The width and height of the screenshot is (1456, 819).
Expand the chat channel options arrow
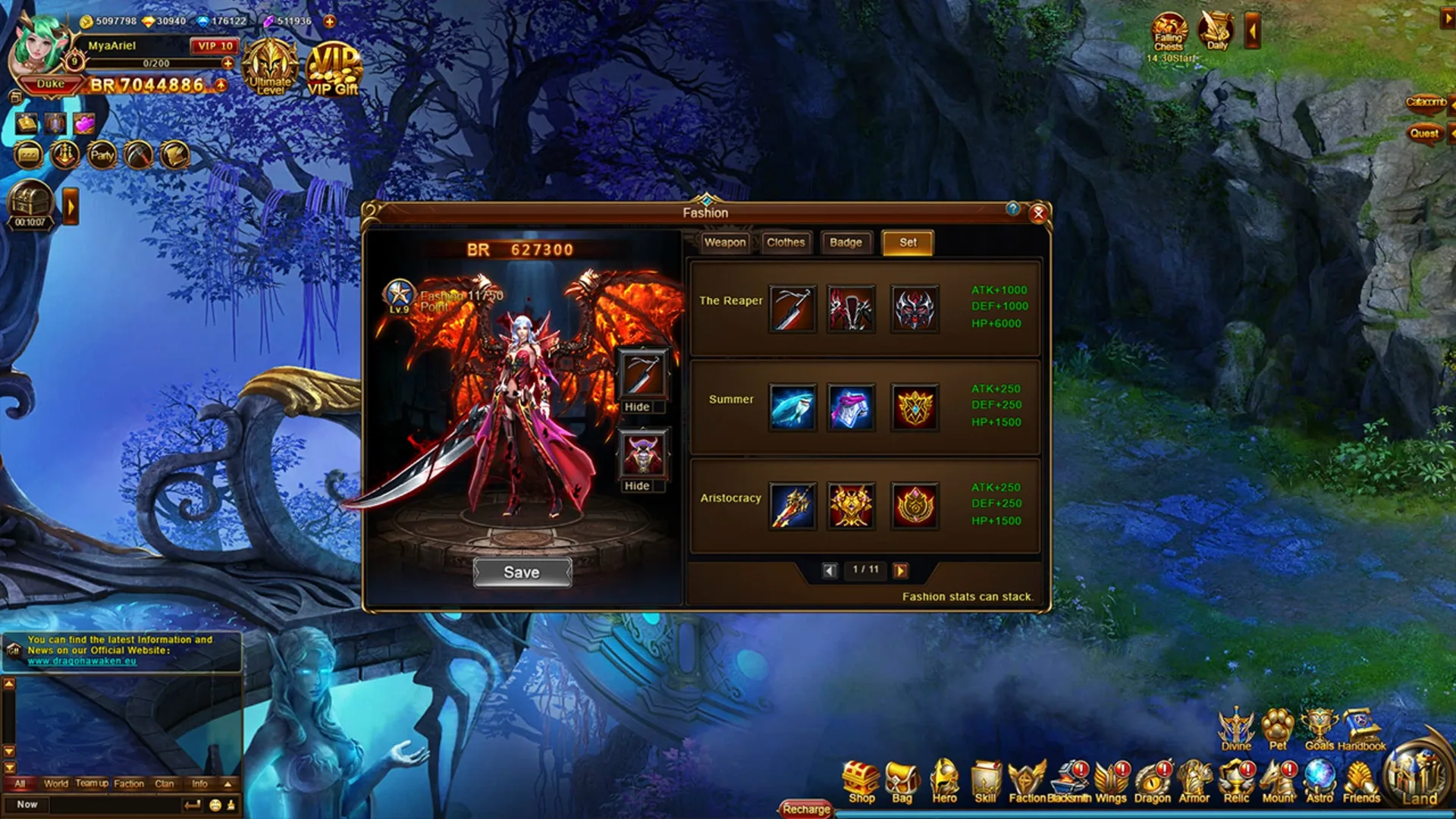[x=225, y=784]
